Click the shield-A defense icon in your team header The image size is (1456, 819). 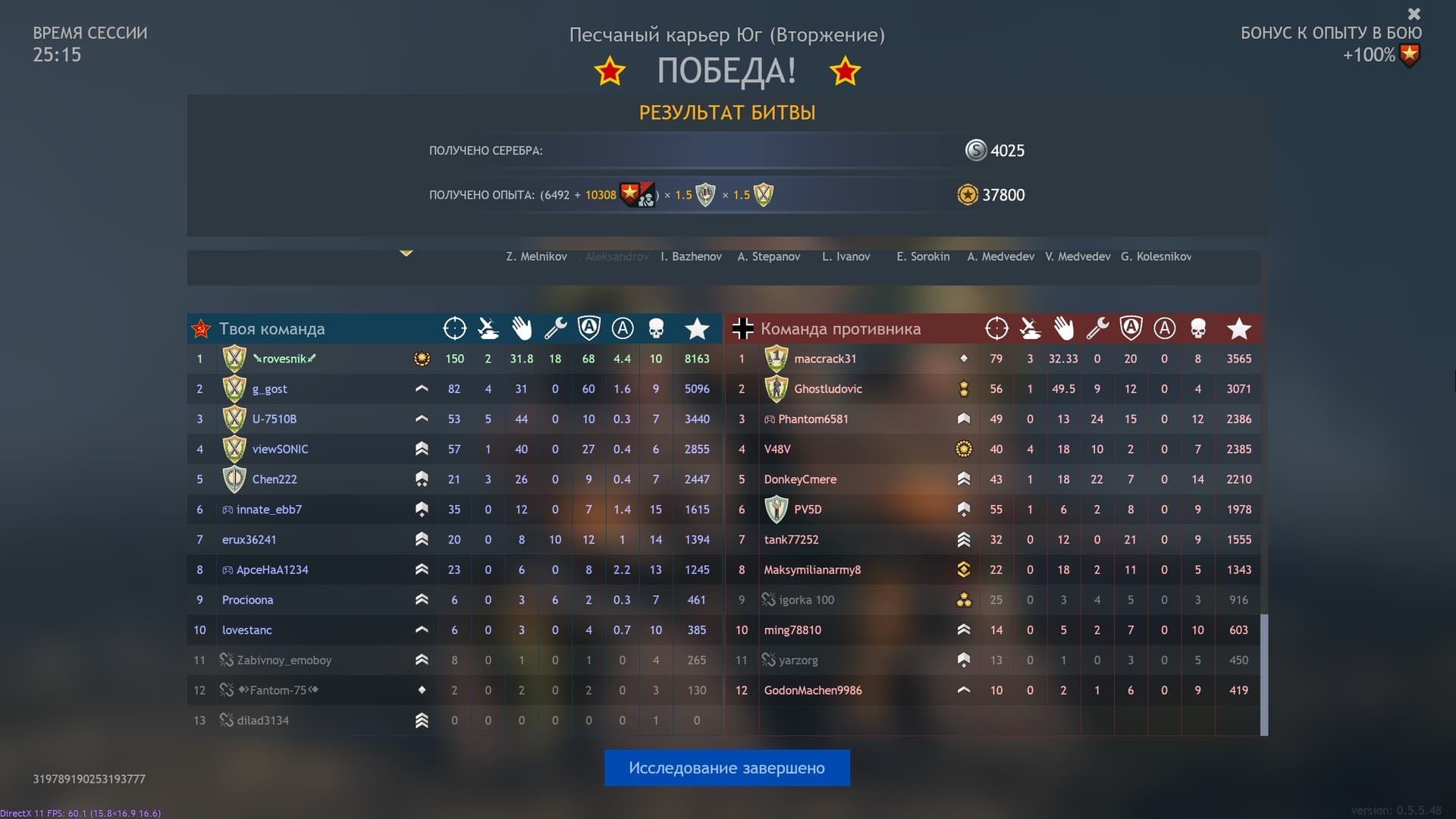[588, 328]
